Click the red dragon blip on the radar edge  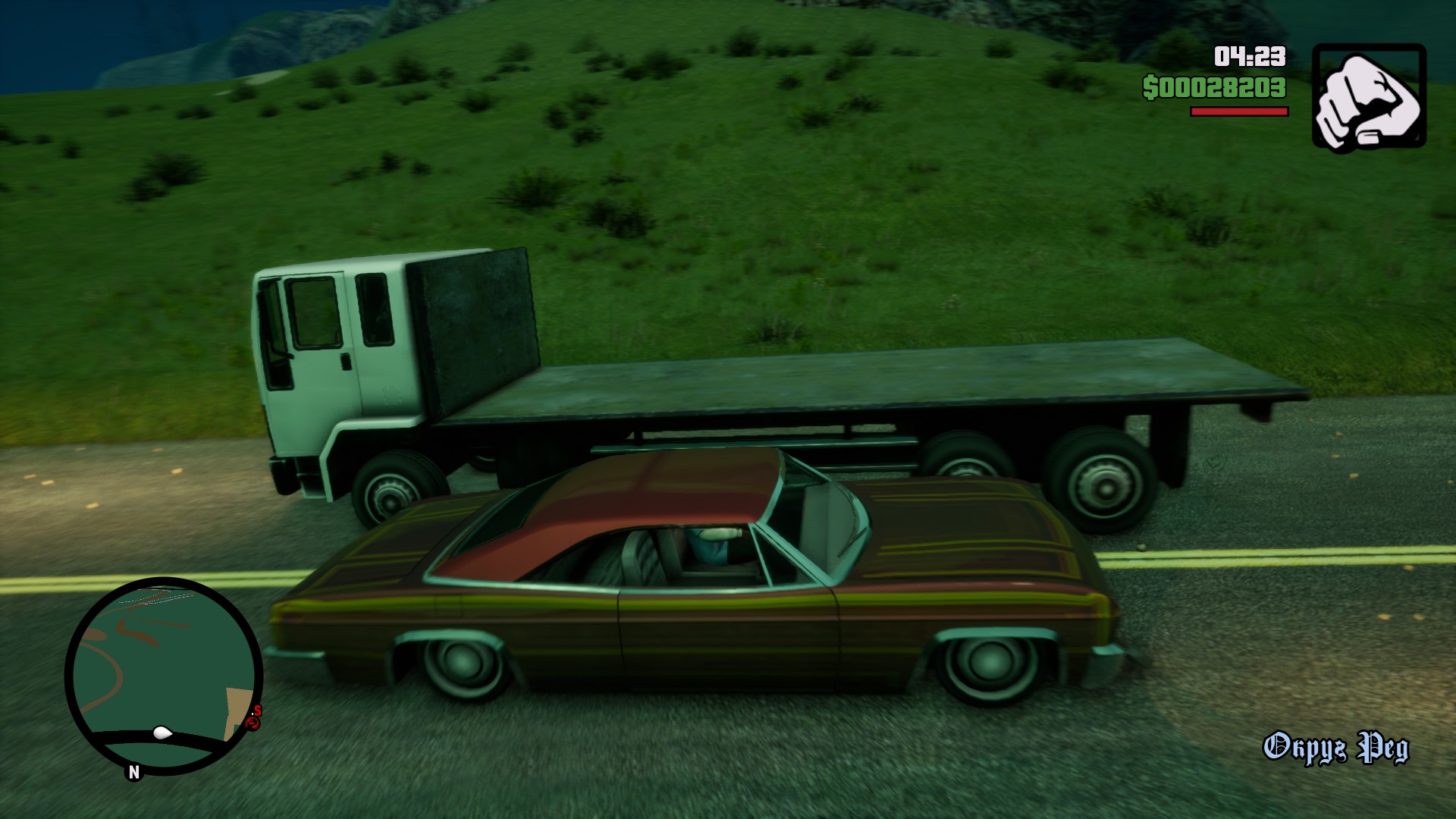coord(253,723)
